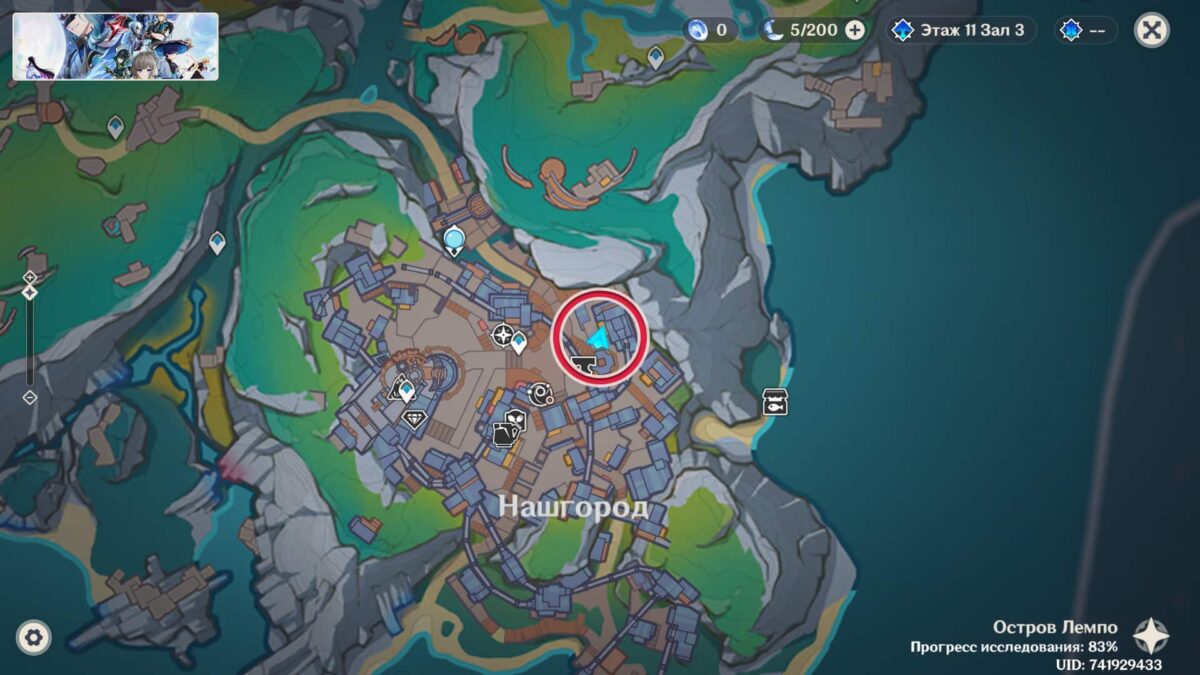Select the compass star guild marker
Viewport: 1200px width, 675px height.
(503, 337)
